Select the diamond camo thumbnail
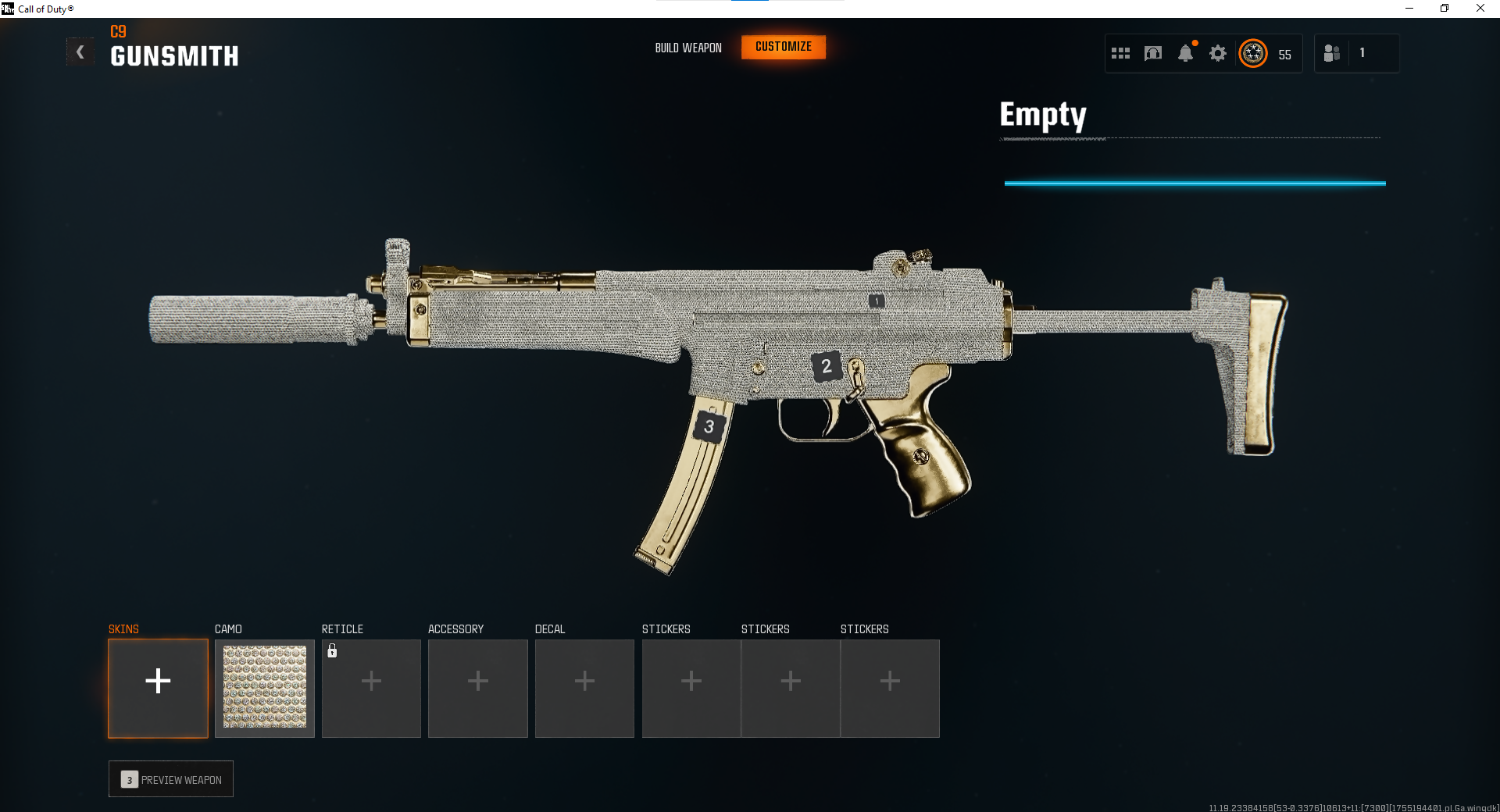The height and width of the screenshot is (812, 1500). pos(265,688)
